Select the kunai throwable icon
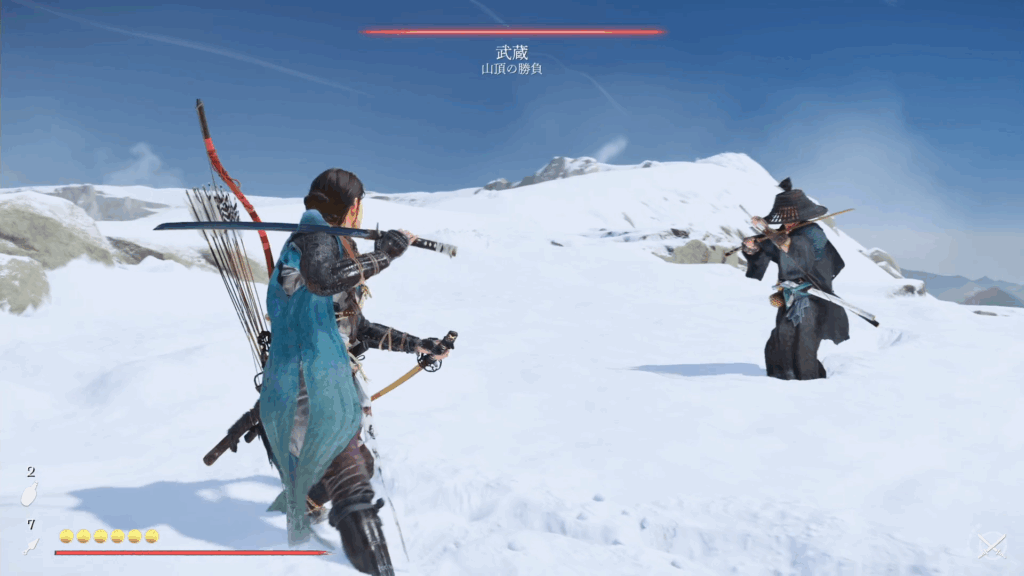 click(31, 546)
